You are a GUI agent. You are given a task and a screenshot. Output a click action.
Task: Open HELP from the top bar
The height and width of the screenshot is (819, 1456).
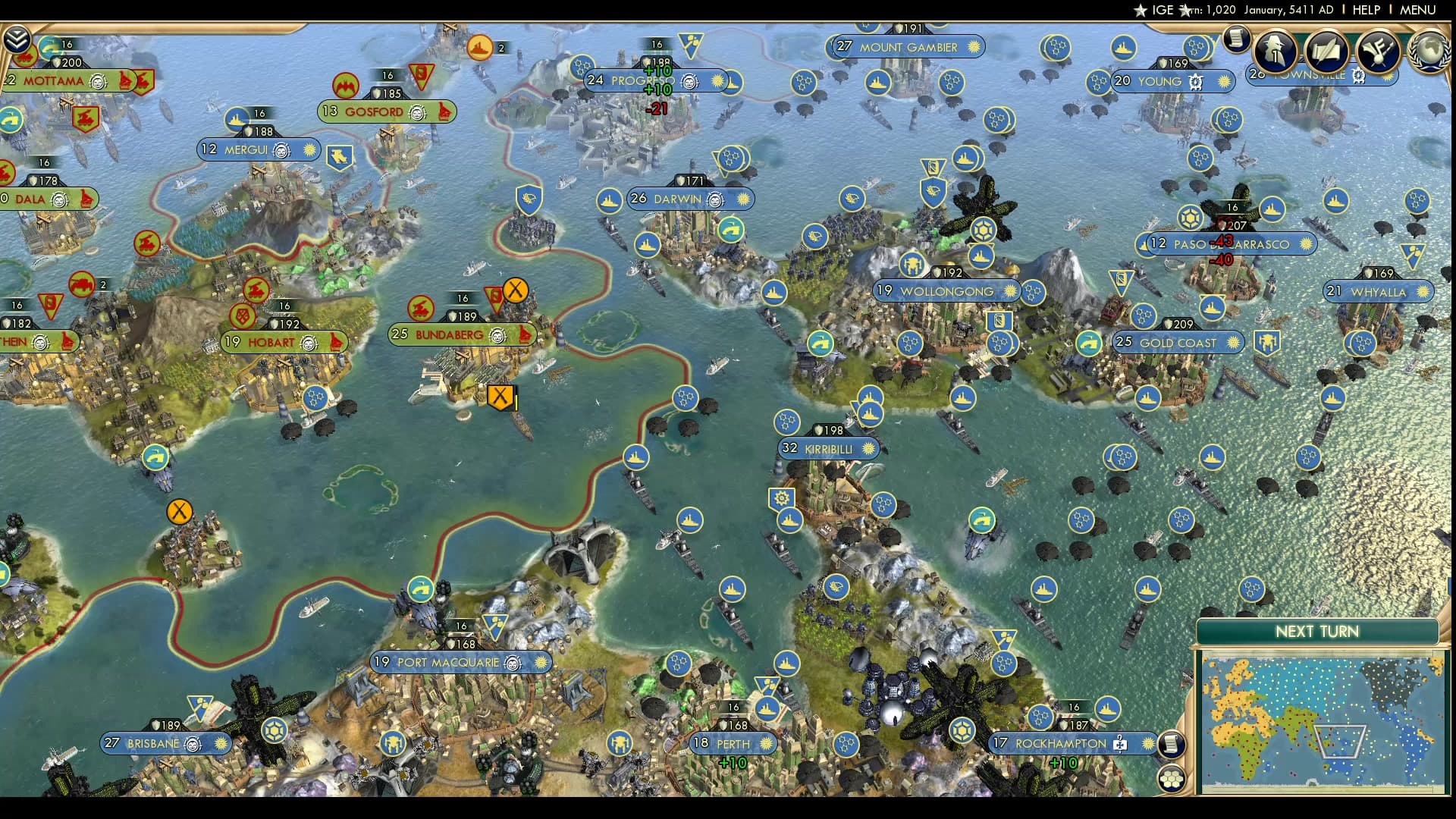(1366, 10)
